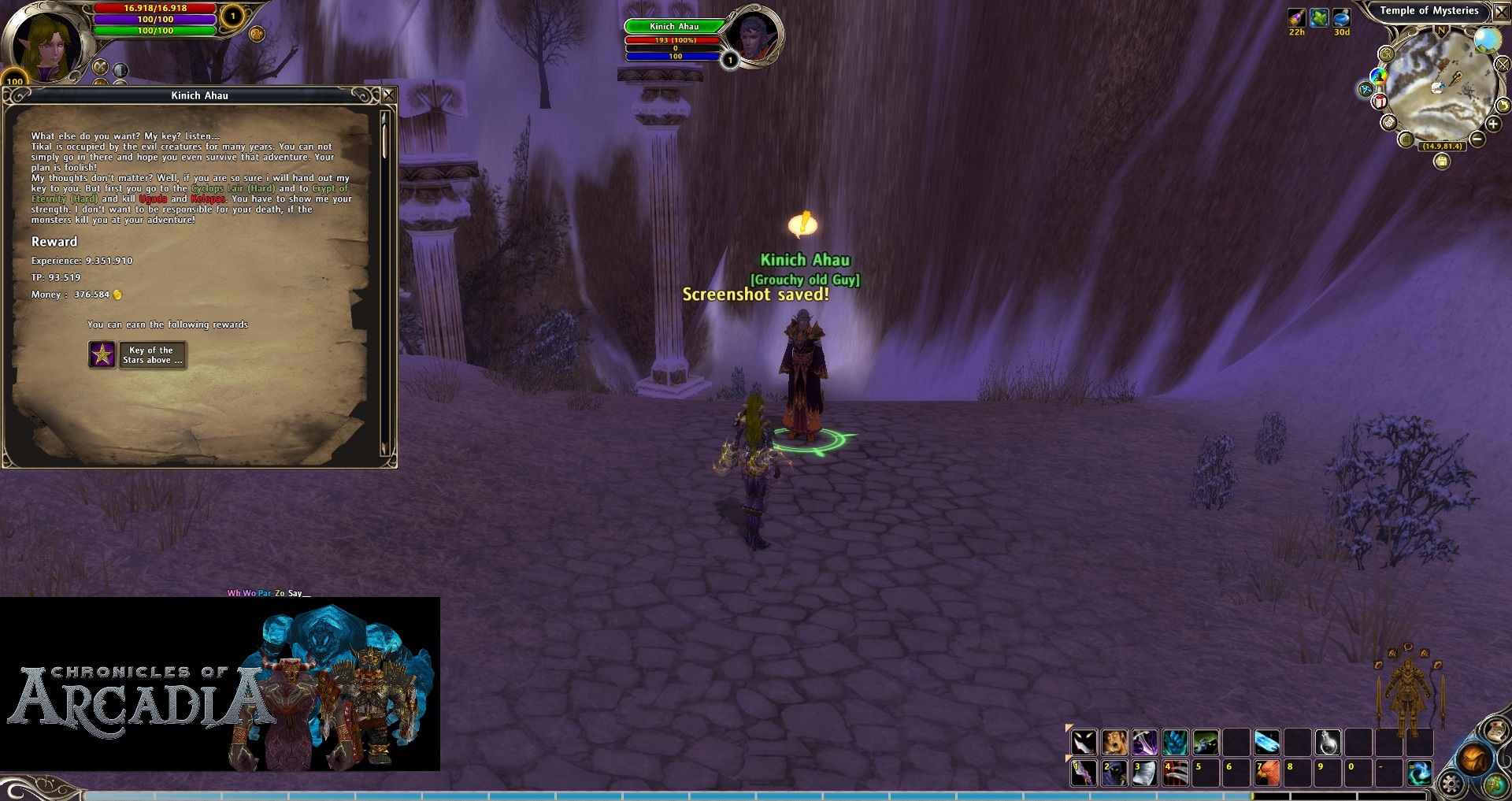Activate the claw slash skill in slot 4
The image size is (1512, 801).
[1175, 773]
